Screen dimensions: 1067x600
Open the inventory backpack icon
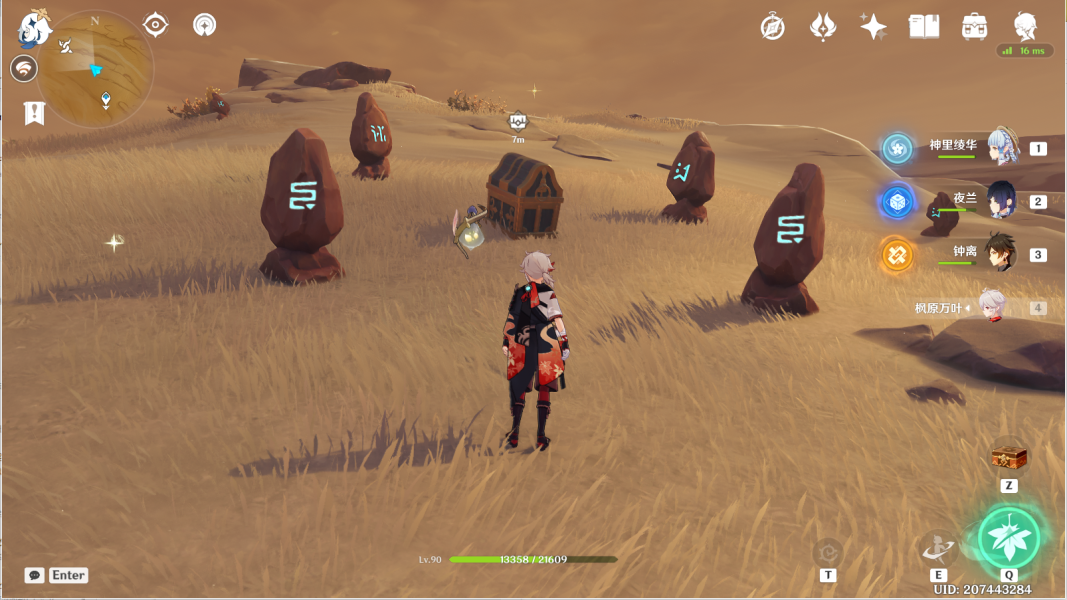pos(974,27)
